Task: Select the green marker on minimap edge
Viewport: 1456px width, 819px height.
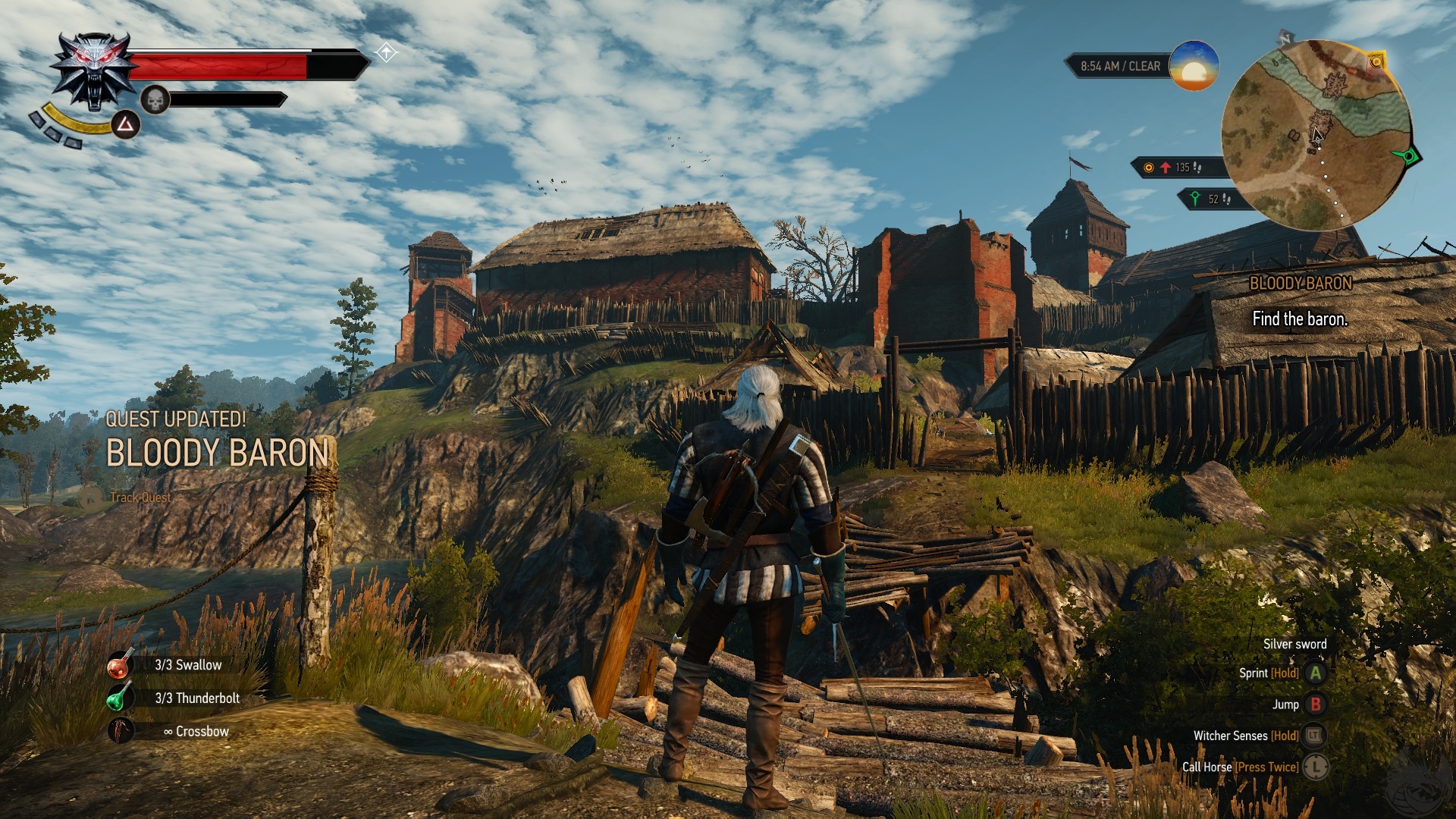Action: (1407, 156)
